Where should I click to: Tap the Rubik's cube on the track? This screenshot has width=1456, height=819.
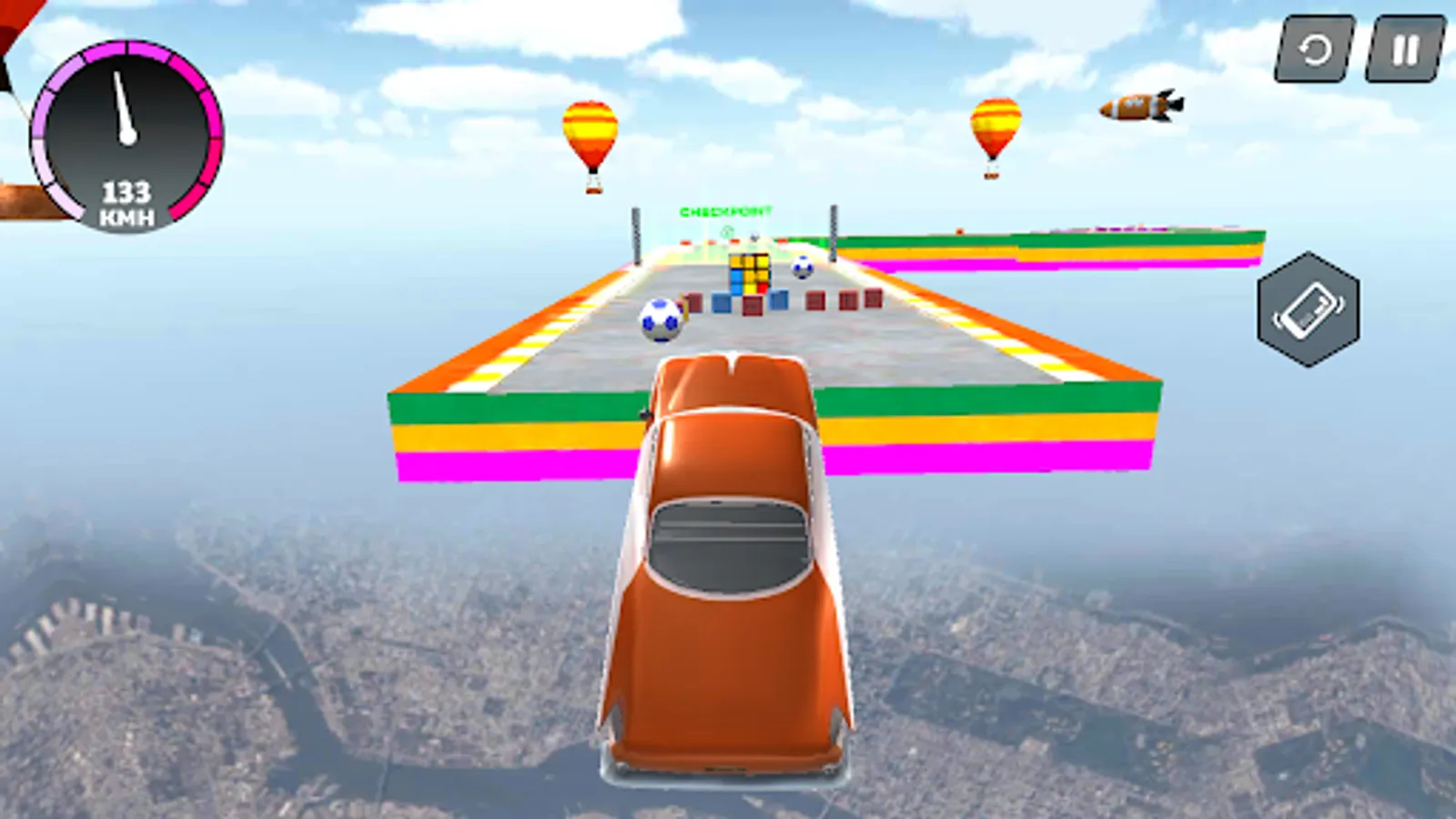[x=751, y=273]
